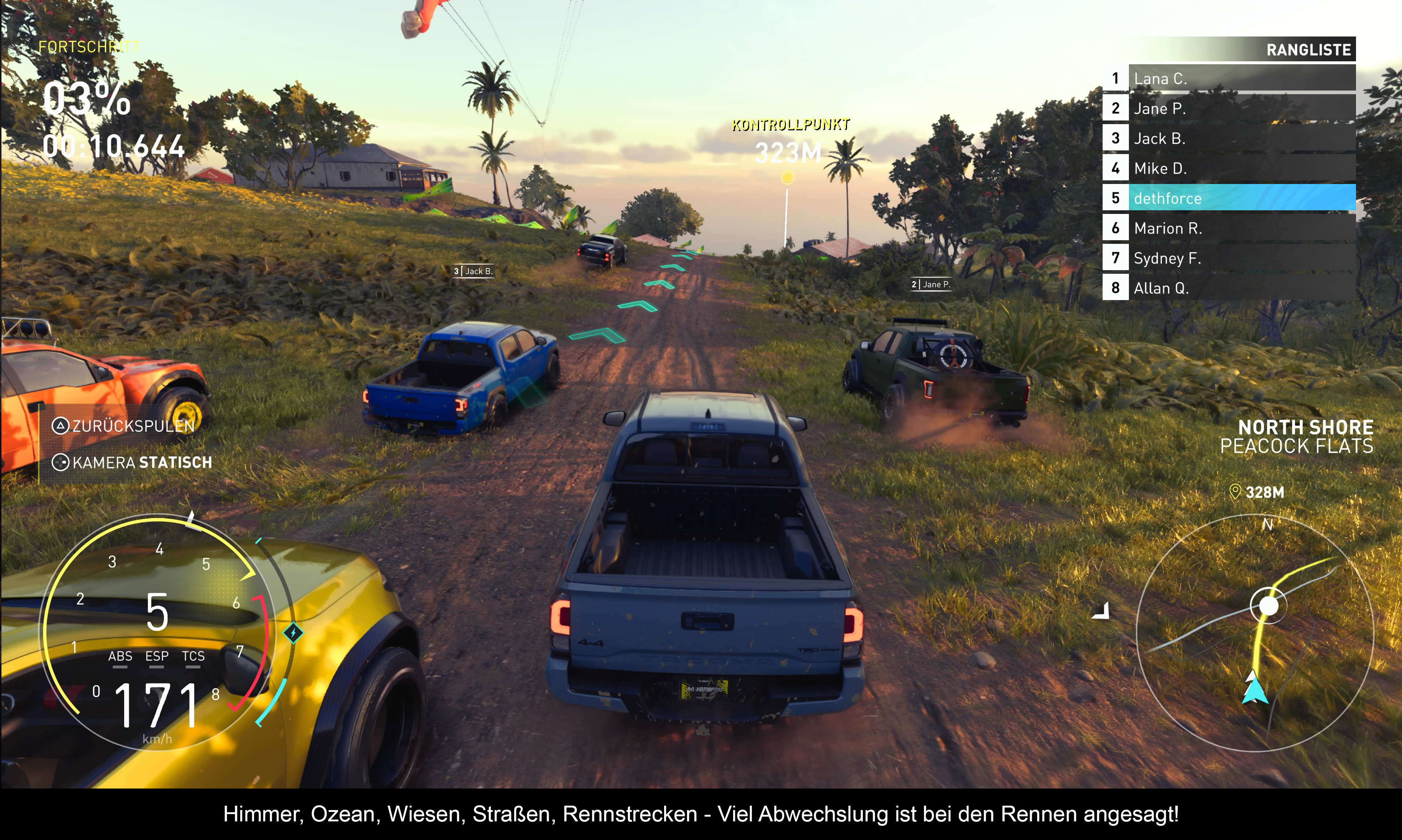Image resolution: width=1402 pixels, height=840 pixels.
Task: Open the circular minimap
Action: tap(1254, 633)
